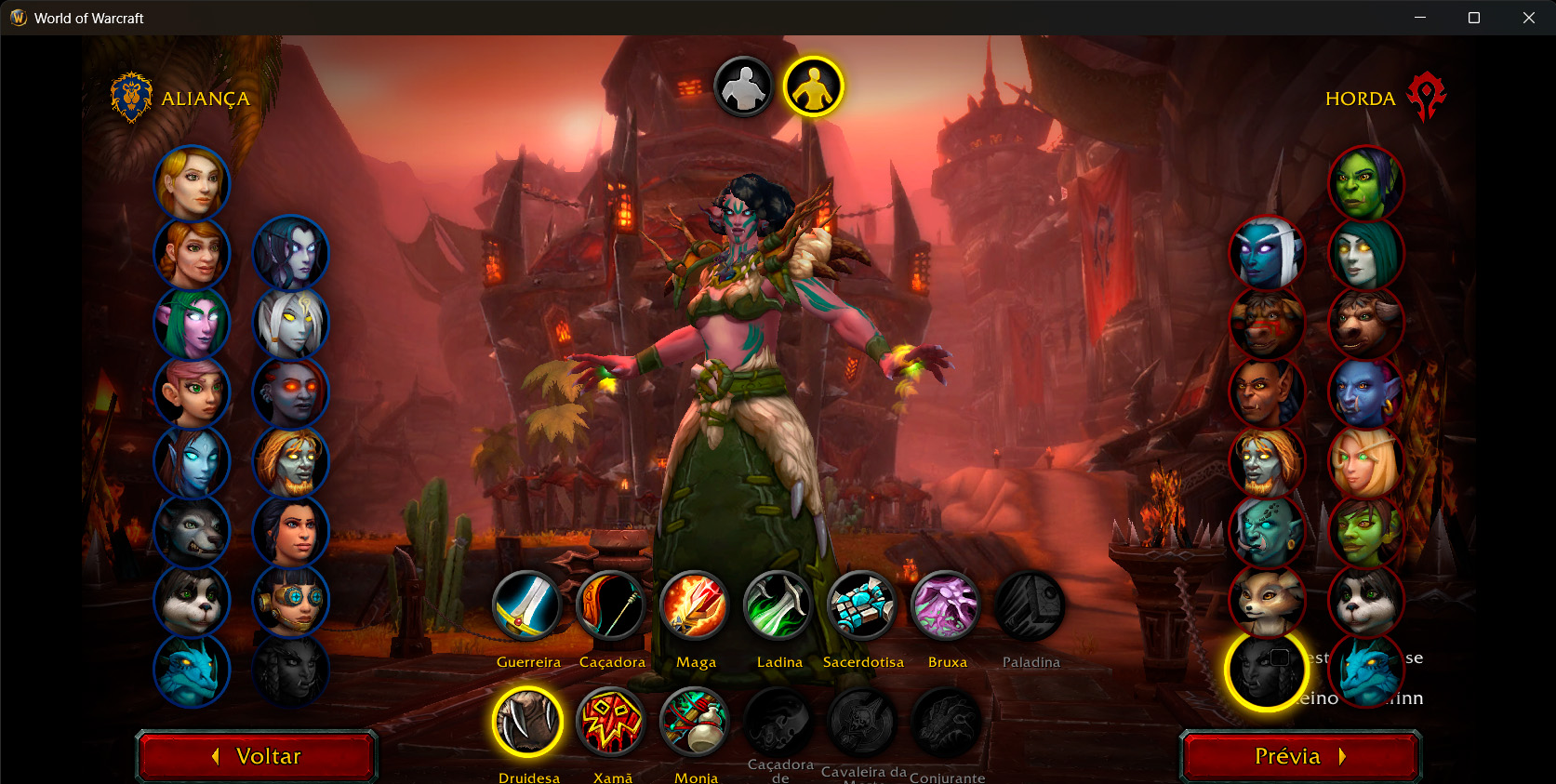1556x784 pixels.
Task: Pick the Guerreira class
Action: (527, 606)
